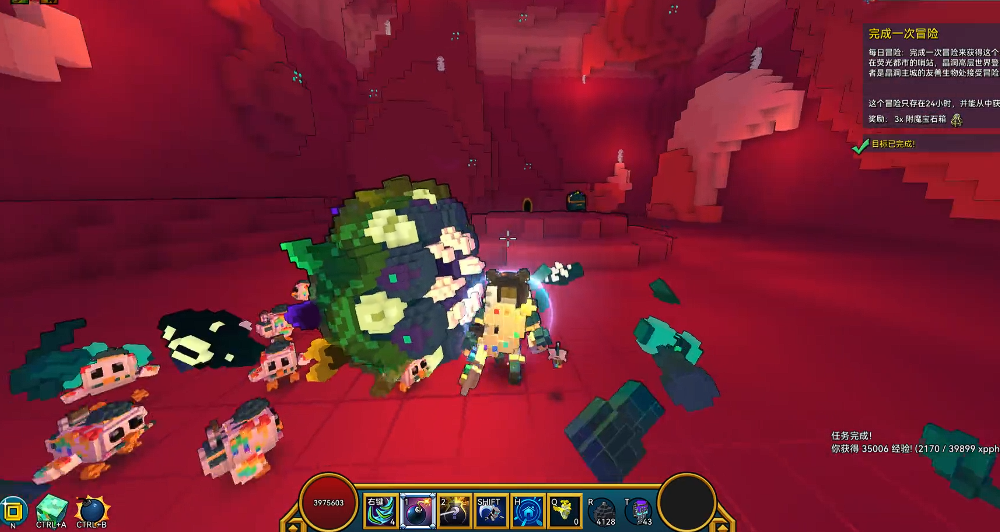Viewport: 1000px width, 532px height.
Task: Activate the bomb ability in slot 1
Action: tap(415, 510)
